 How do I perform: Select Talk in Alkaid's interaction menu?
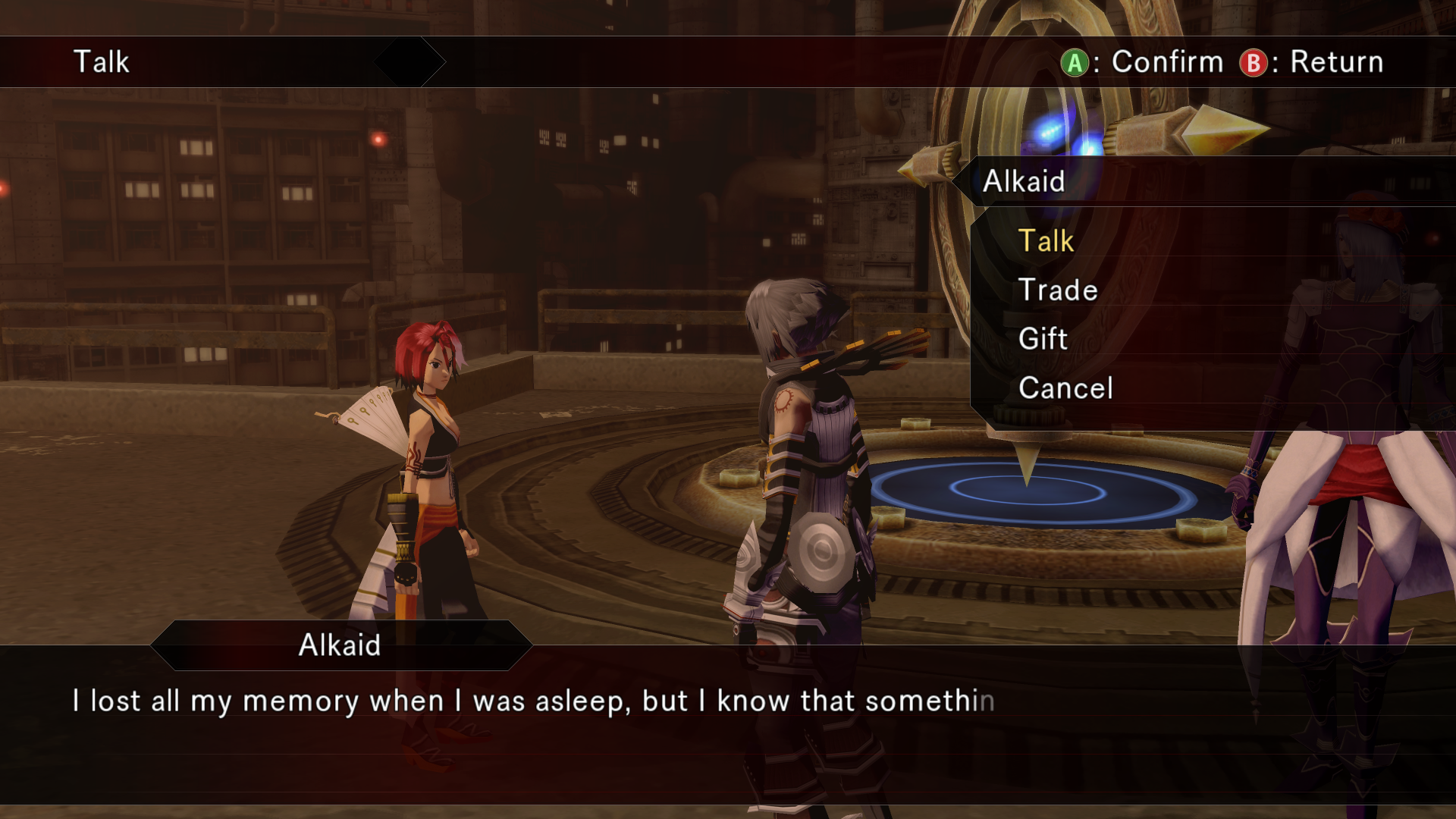[1046, 241]
